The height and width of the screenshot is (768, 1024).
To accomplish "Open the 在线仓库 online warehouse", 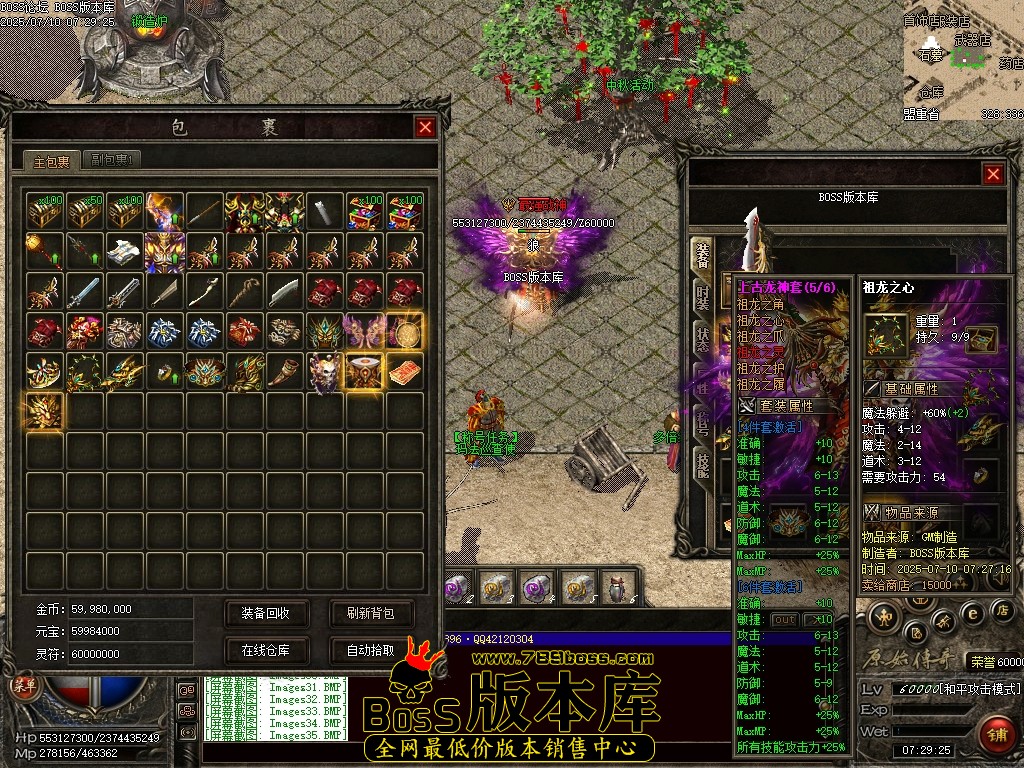I will coord(265,650).
